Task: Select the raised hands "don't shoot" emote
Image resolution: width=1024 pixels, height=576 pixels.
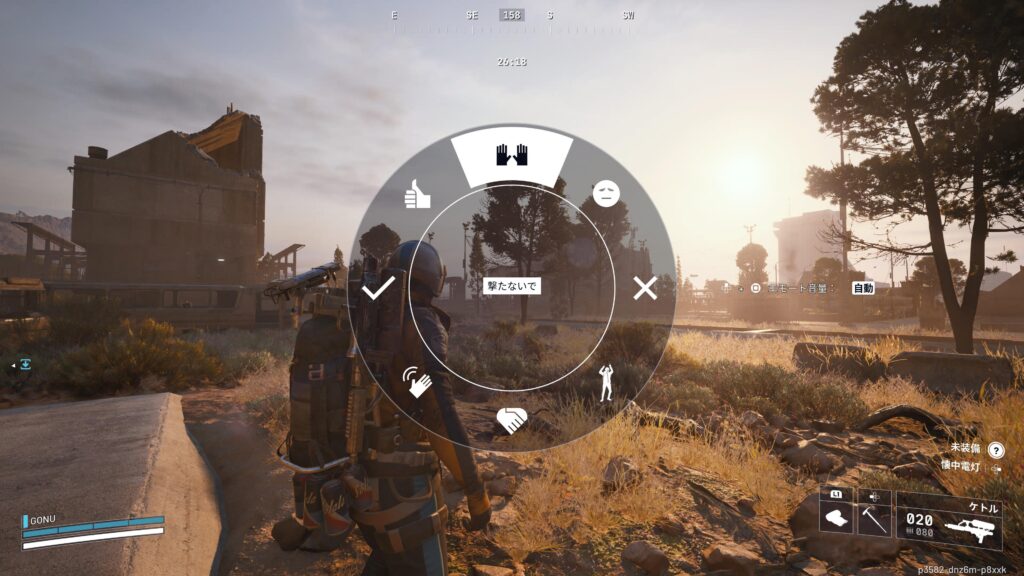Action: [x=511, y=156]
